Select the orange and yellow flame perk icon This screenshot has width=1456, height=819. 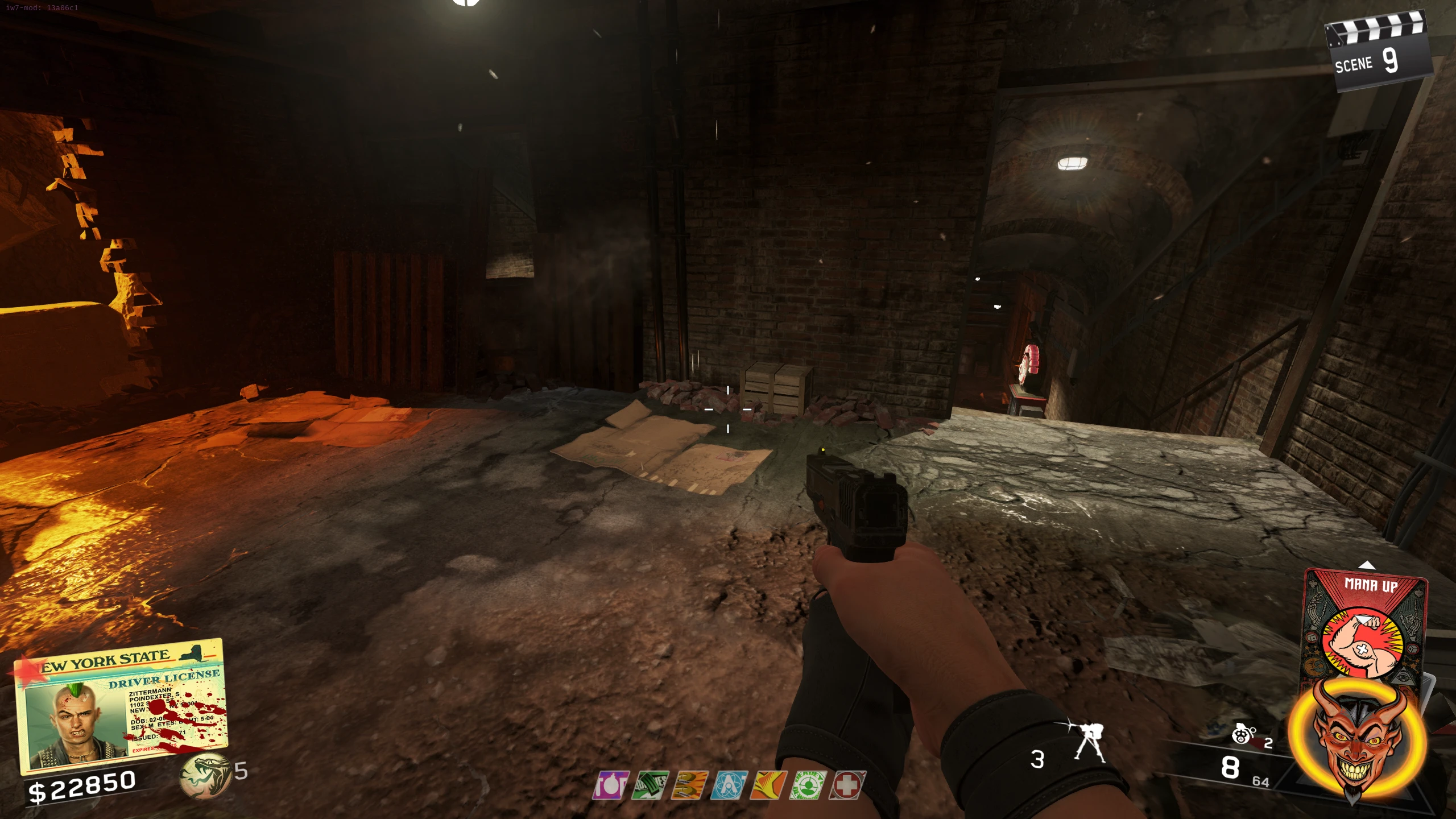pyautogui.click(x=768, y=785)
